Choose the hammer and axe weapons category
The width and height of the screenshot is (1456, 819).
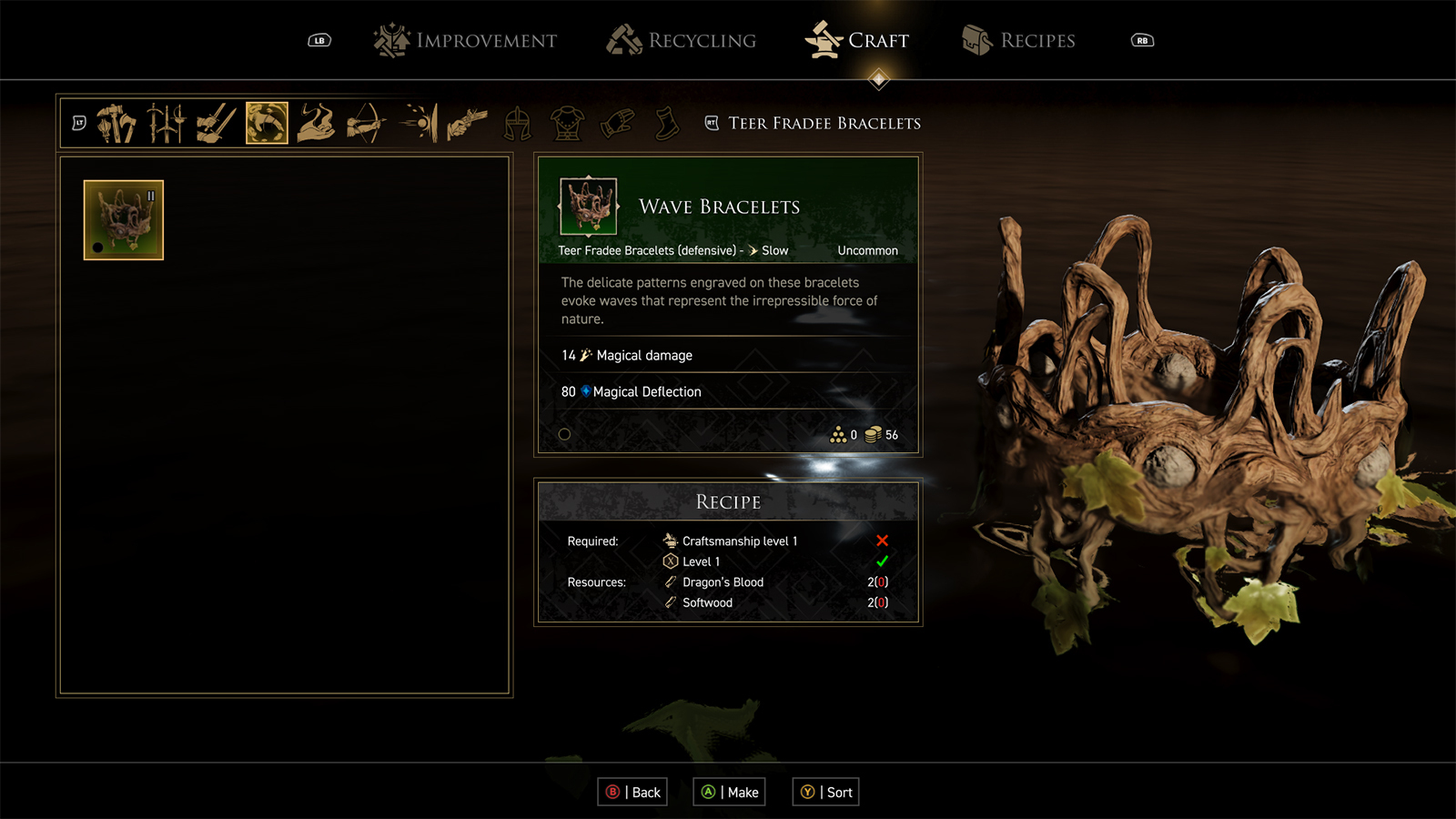tap(116, 124)
